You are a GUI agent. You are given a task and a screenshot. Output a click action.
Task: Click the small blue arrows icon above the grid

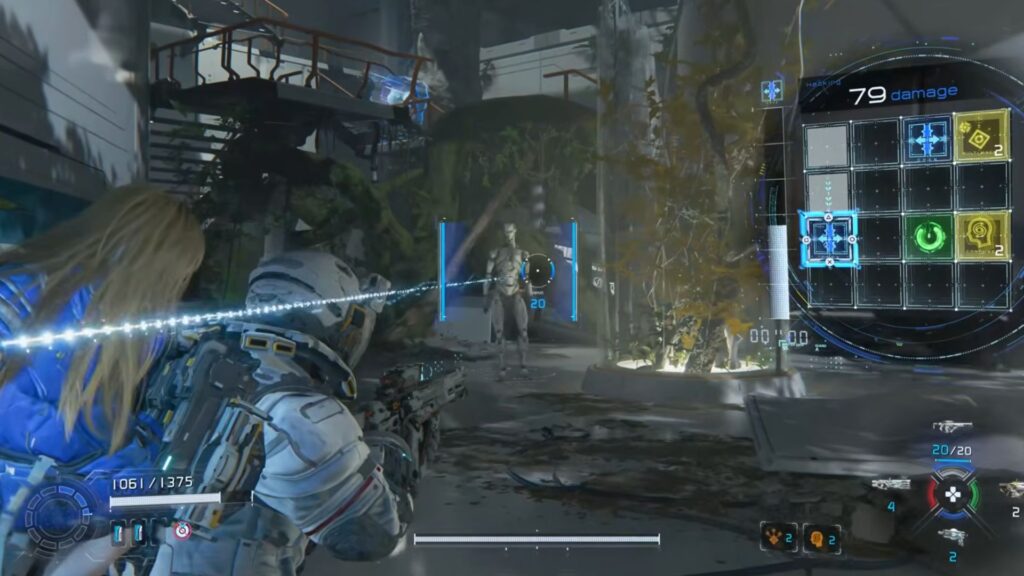coord(772,92)
